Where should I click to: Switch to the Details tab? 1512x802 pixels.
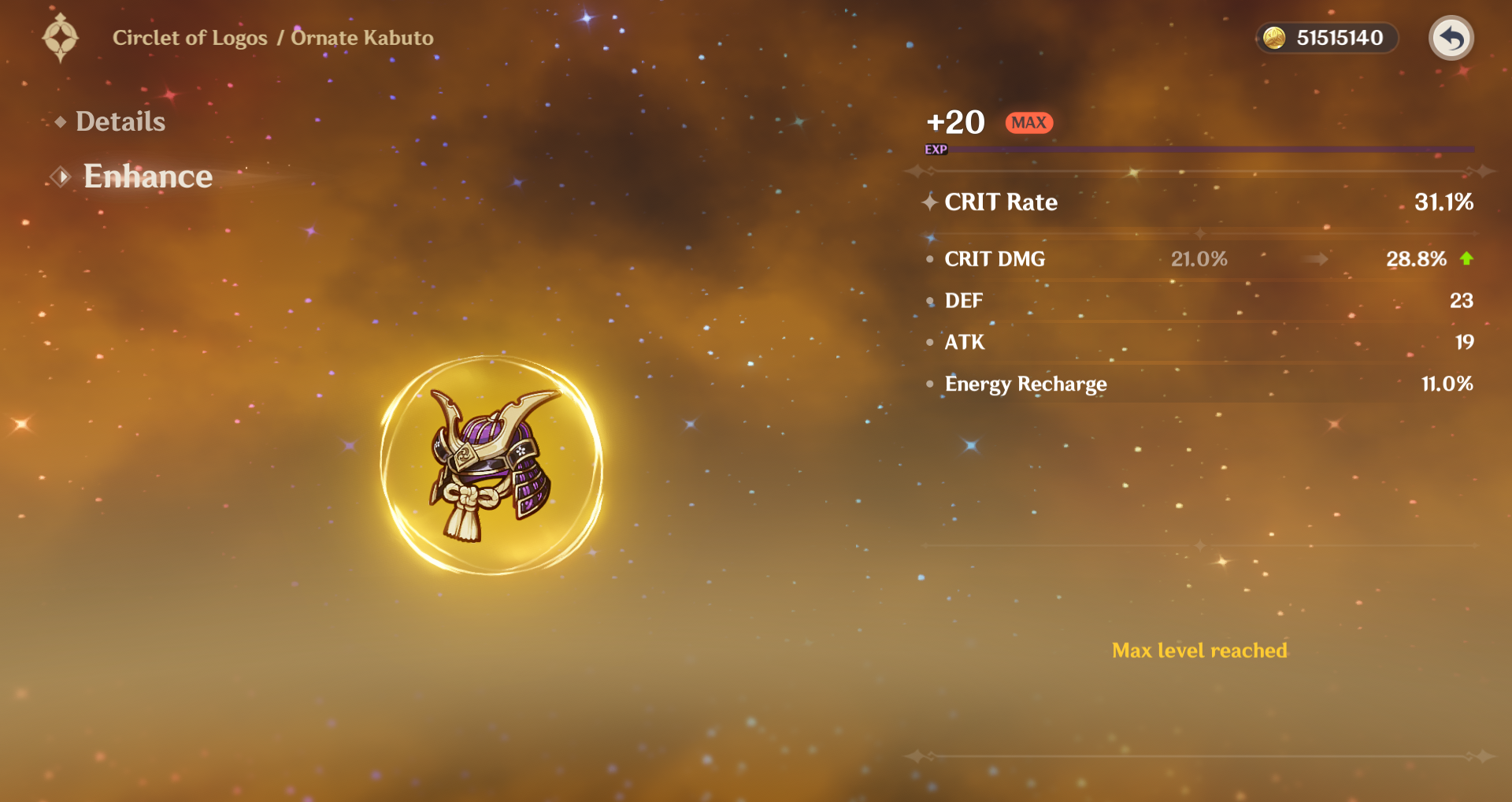click(120, 121)
